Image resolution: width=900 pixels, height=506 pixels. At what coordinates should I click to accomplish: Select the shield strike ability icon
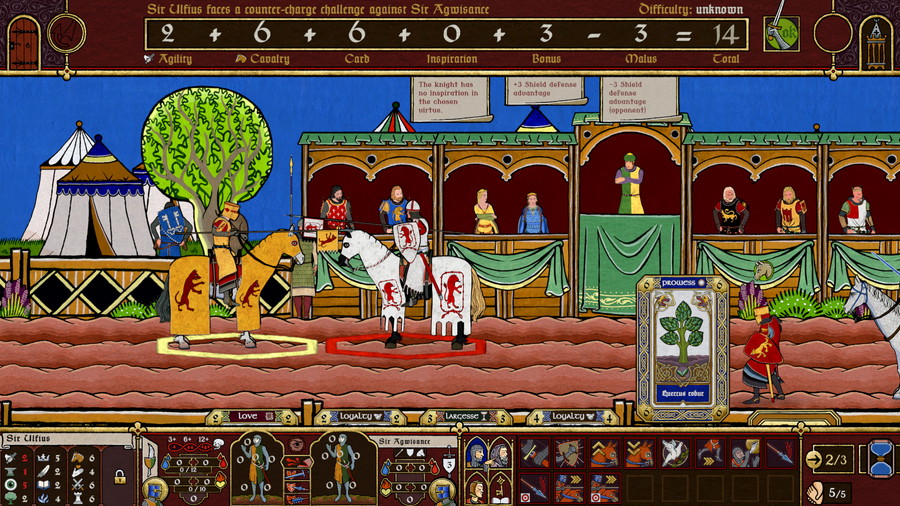pos(569,453)
